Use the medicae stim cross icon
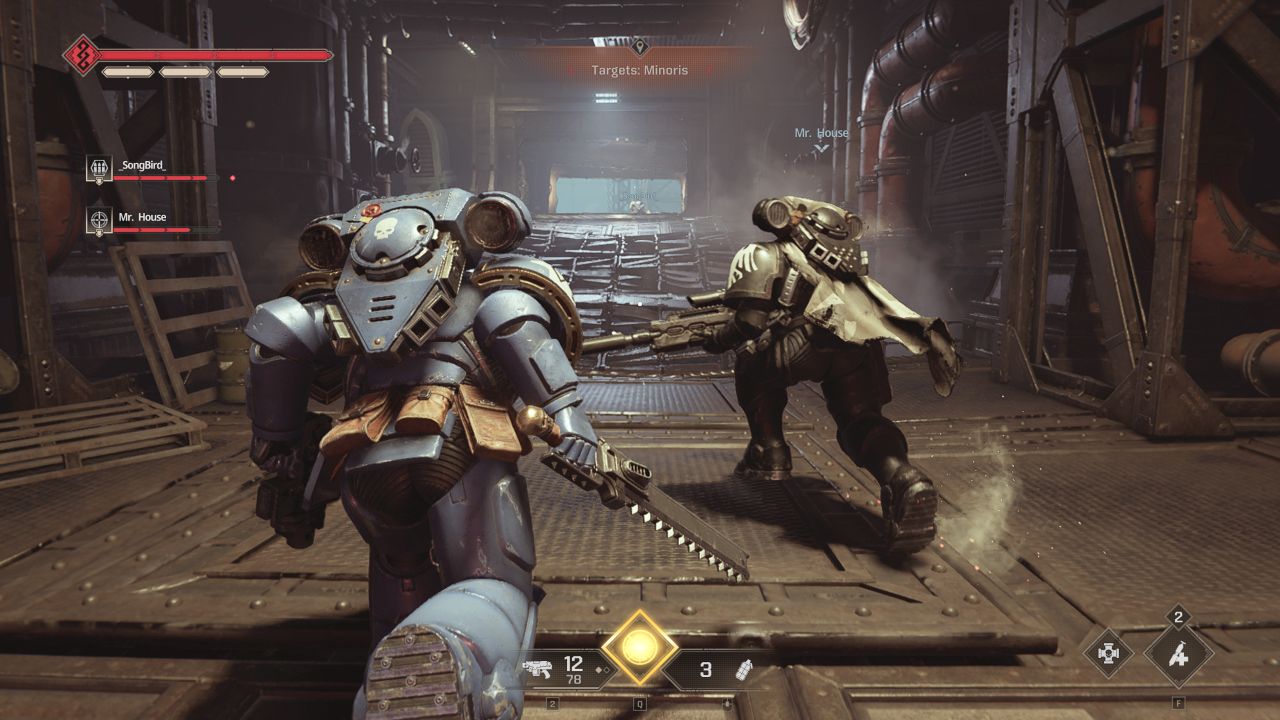This screenshot has height=720, width=1280. pyautogui.click(x=1109, y=653)
